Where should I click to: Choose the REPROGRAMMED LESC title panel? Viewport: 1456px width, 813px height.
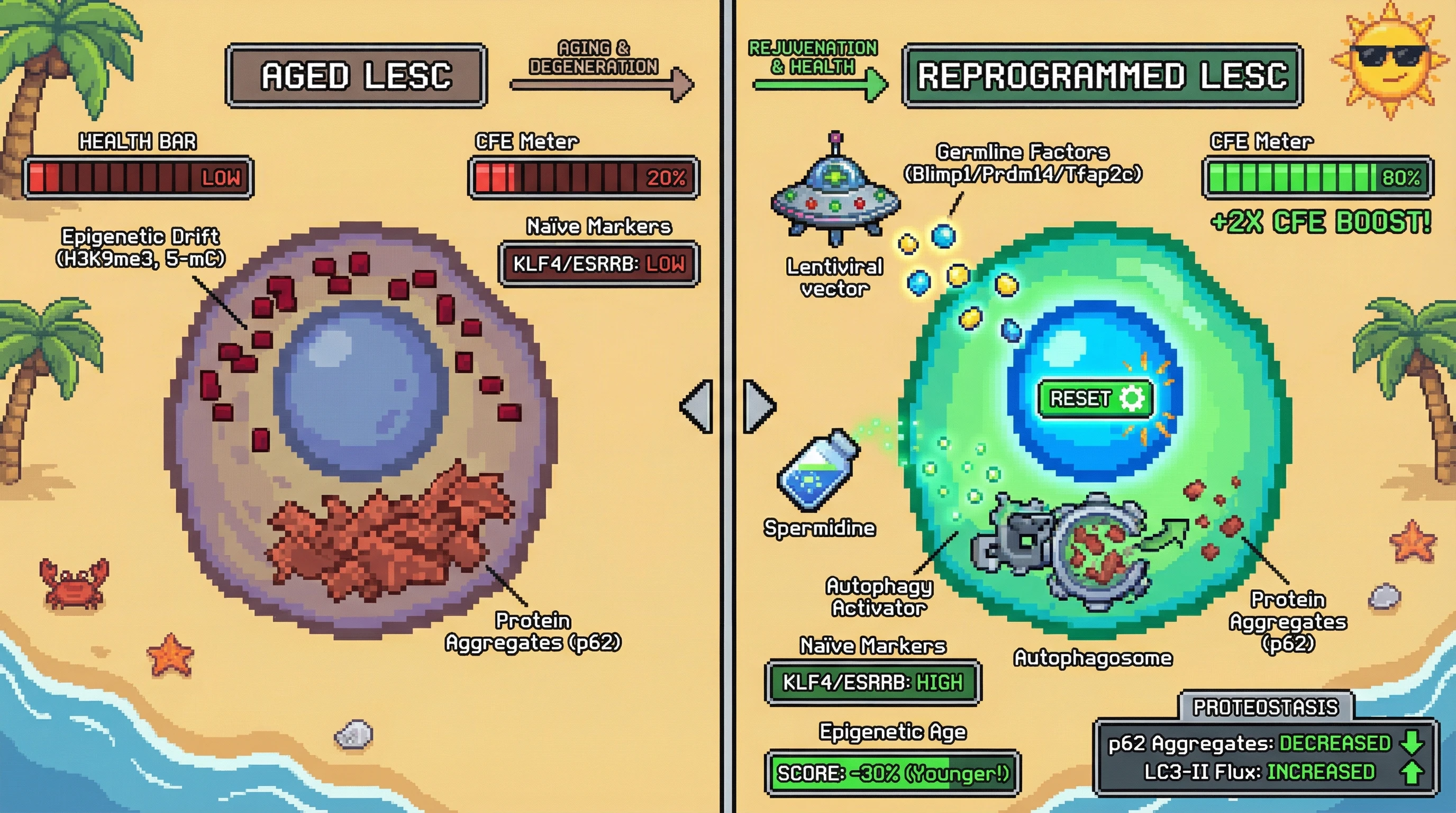(x=1102, y=76)
